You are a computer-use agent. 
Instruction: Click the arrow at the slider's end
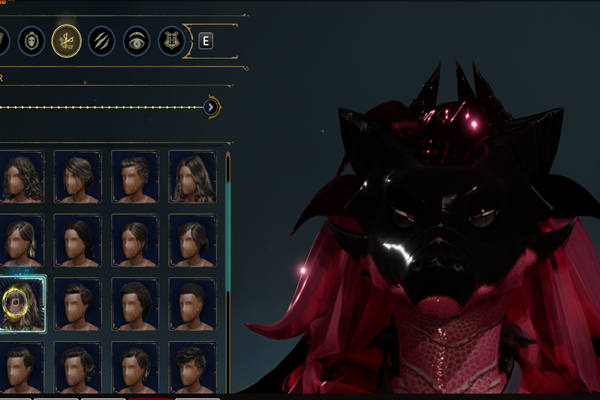pyautogui.click(x=211, y=106)
